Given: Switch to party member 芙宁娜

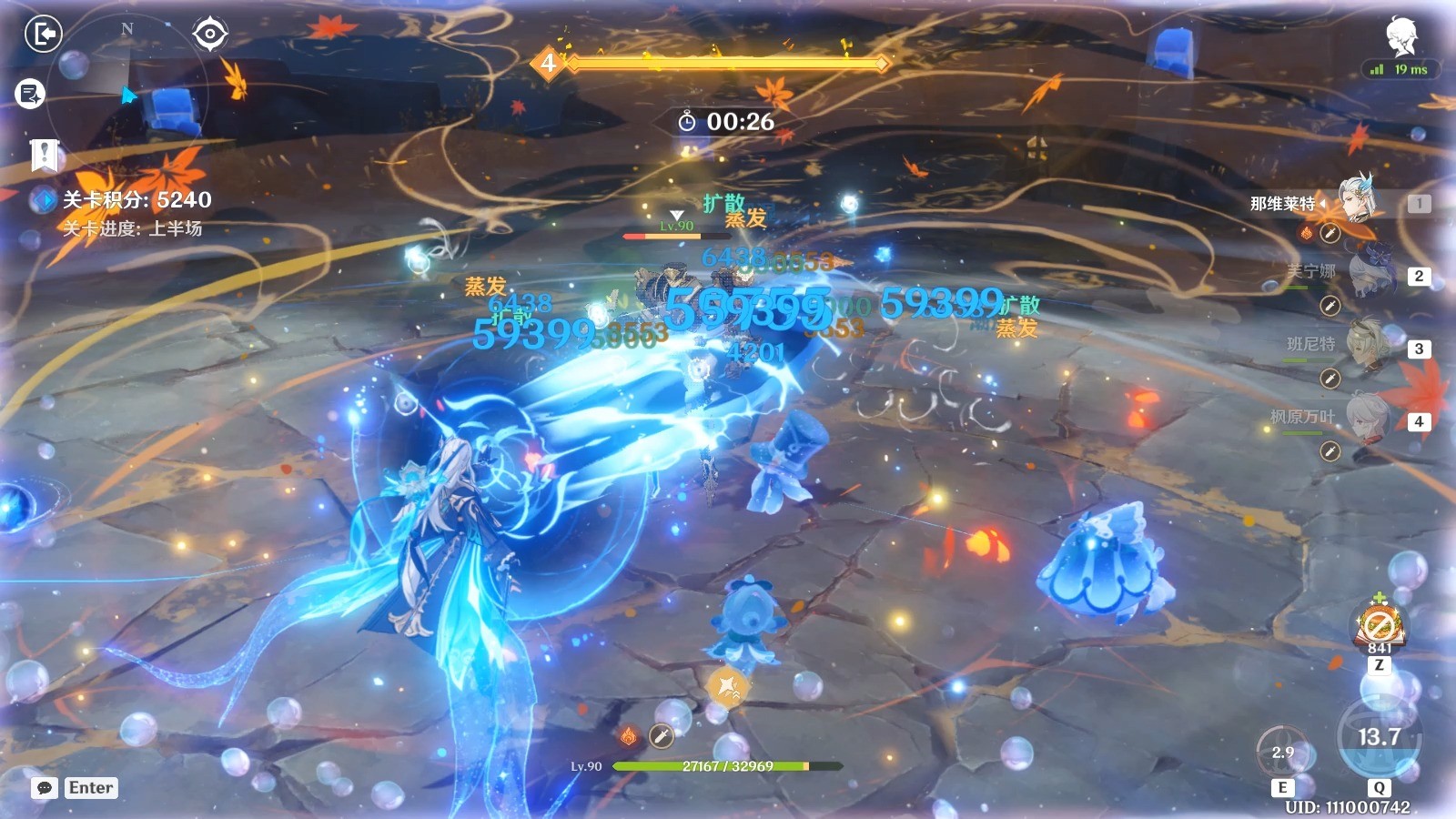Looking at the screenshot, I should coord(1370,272).
